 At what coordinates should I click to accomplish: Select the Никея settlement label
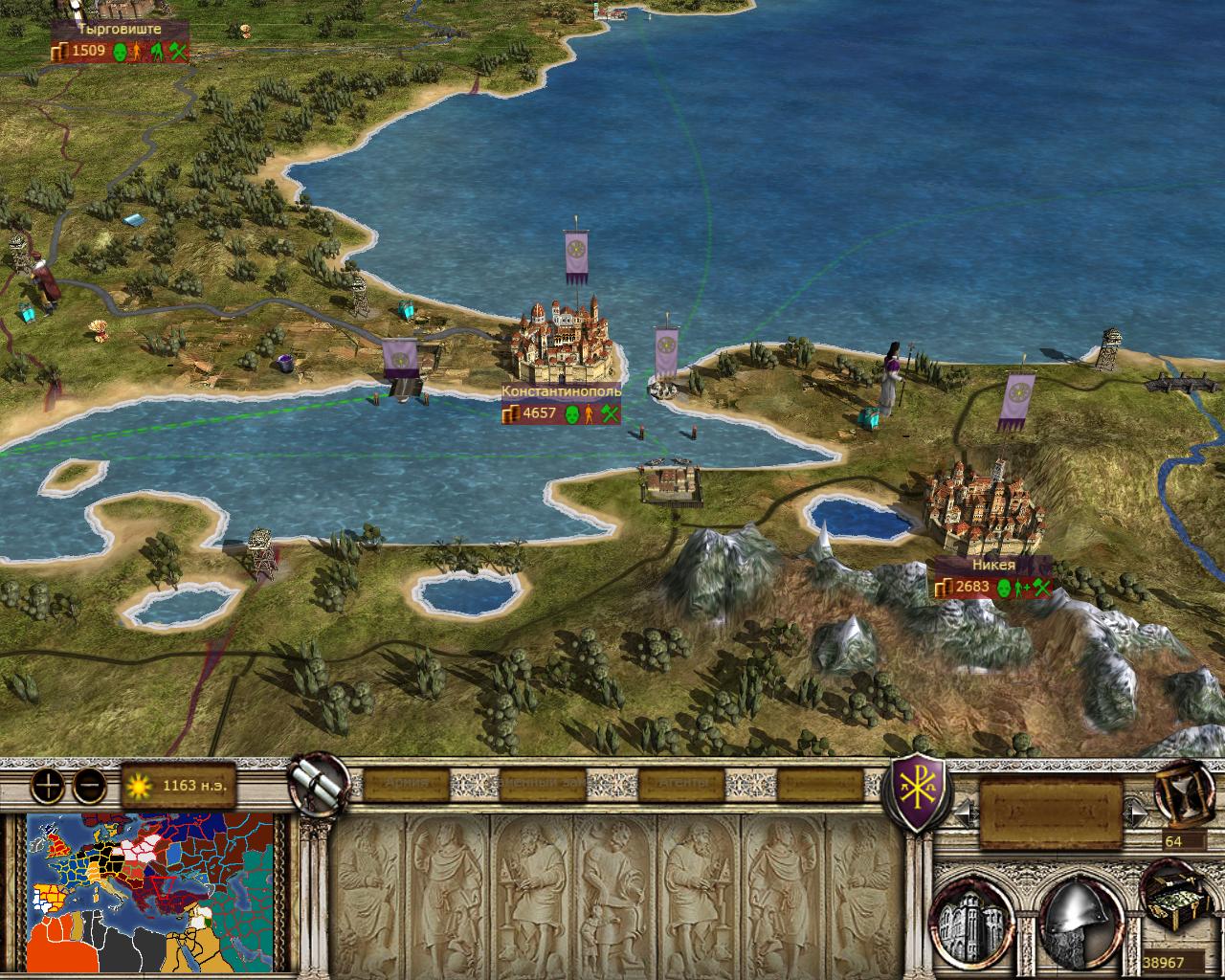coord(991,566)
